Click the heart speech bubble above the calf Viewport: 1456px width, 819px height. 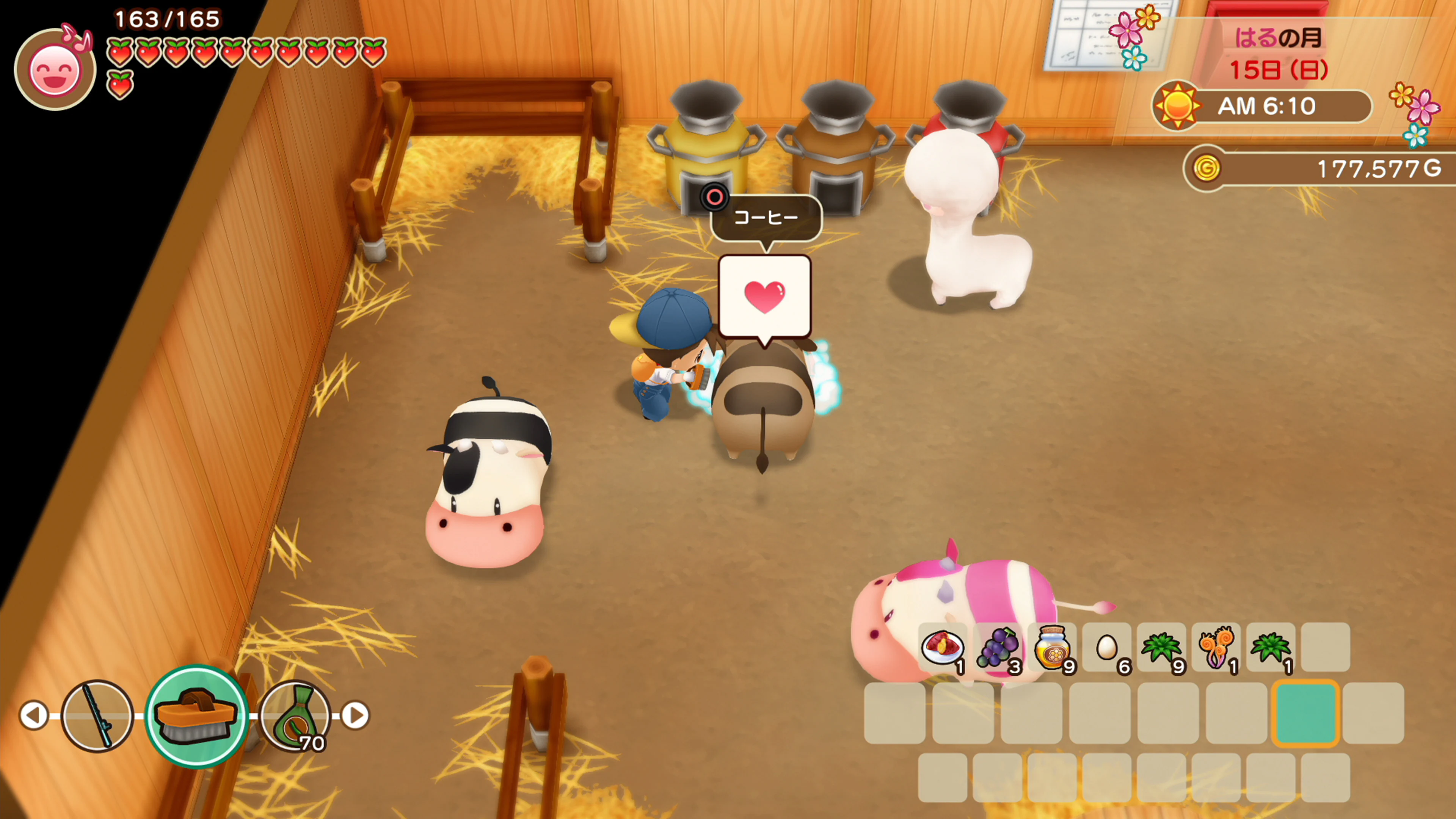pos(766,296)
